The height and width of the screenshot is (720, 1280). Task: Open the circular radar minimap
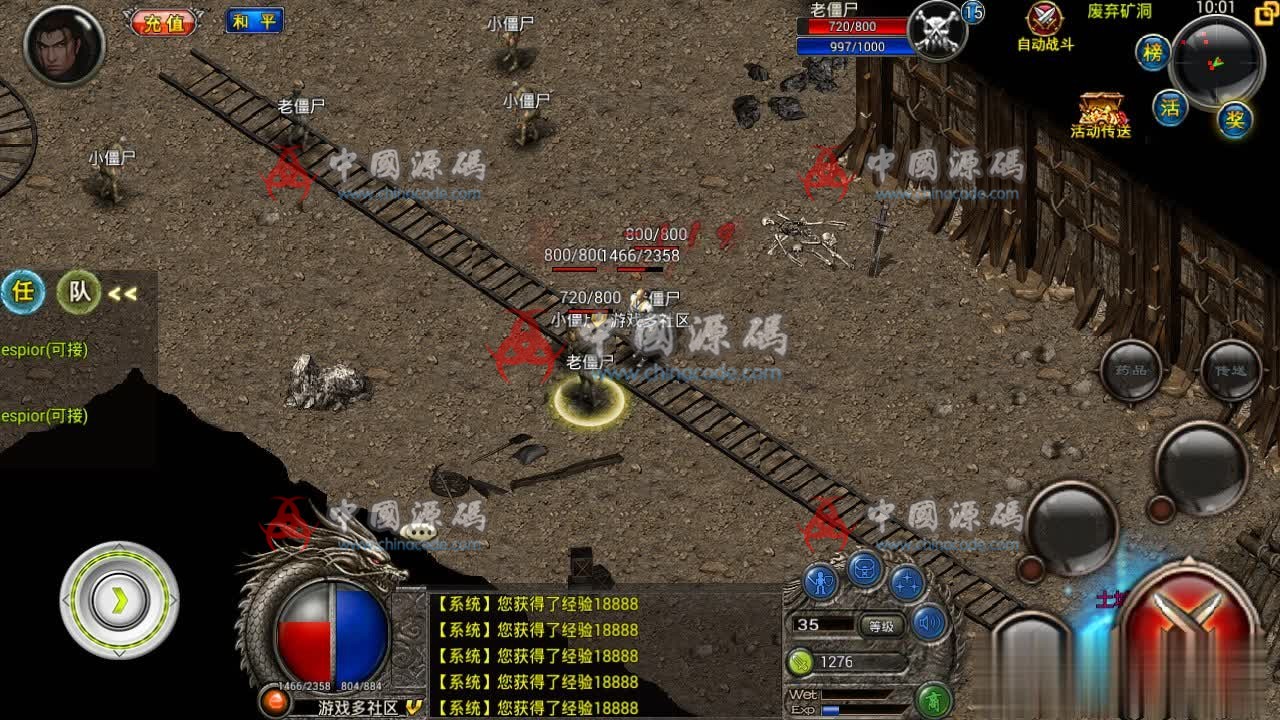click(x=1217, y=62)
